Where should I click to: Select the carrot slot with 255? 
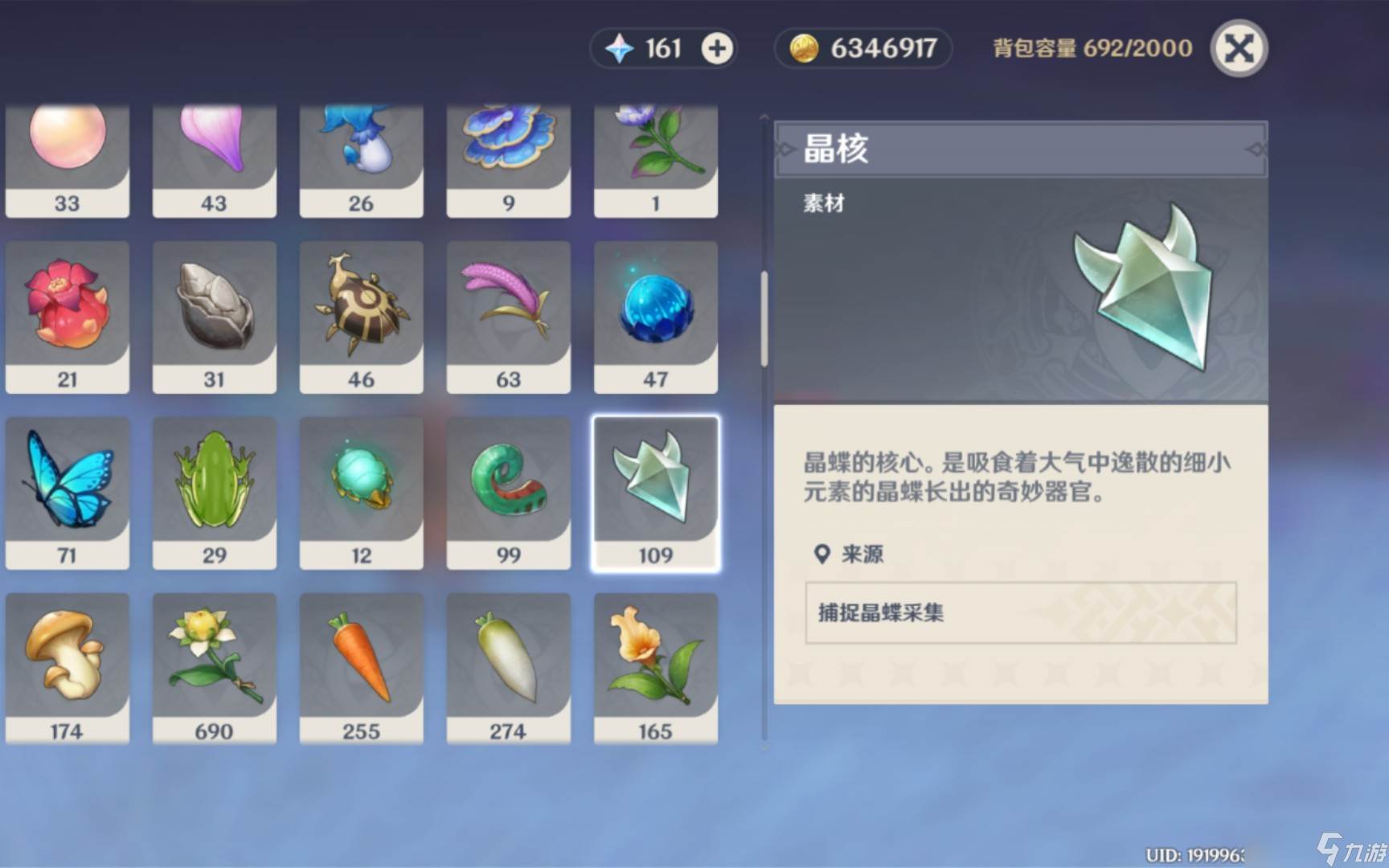361,668
